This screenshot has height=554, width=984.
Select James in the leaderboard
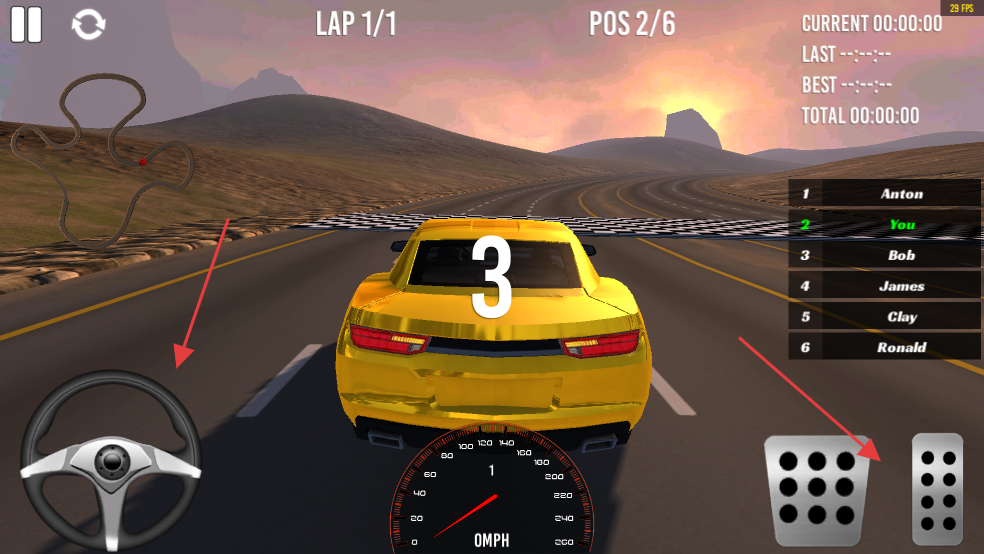coord(884,286)
